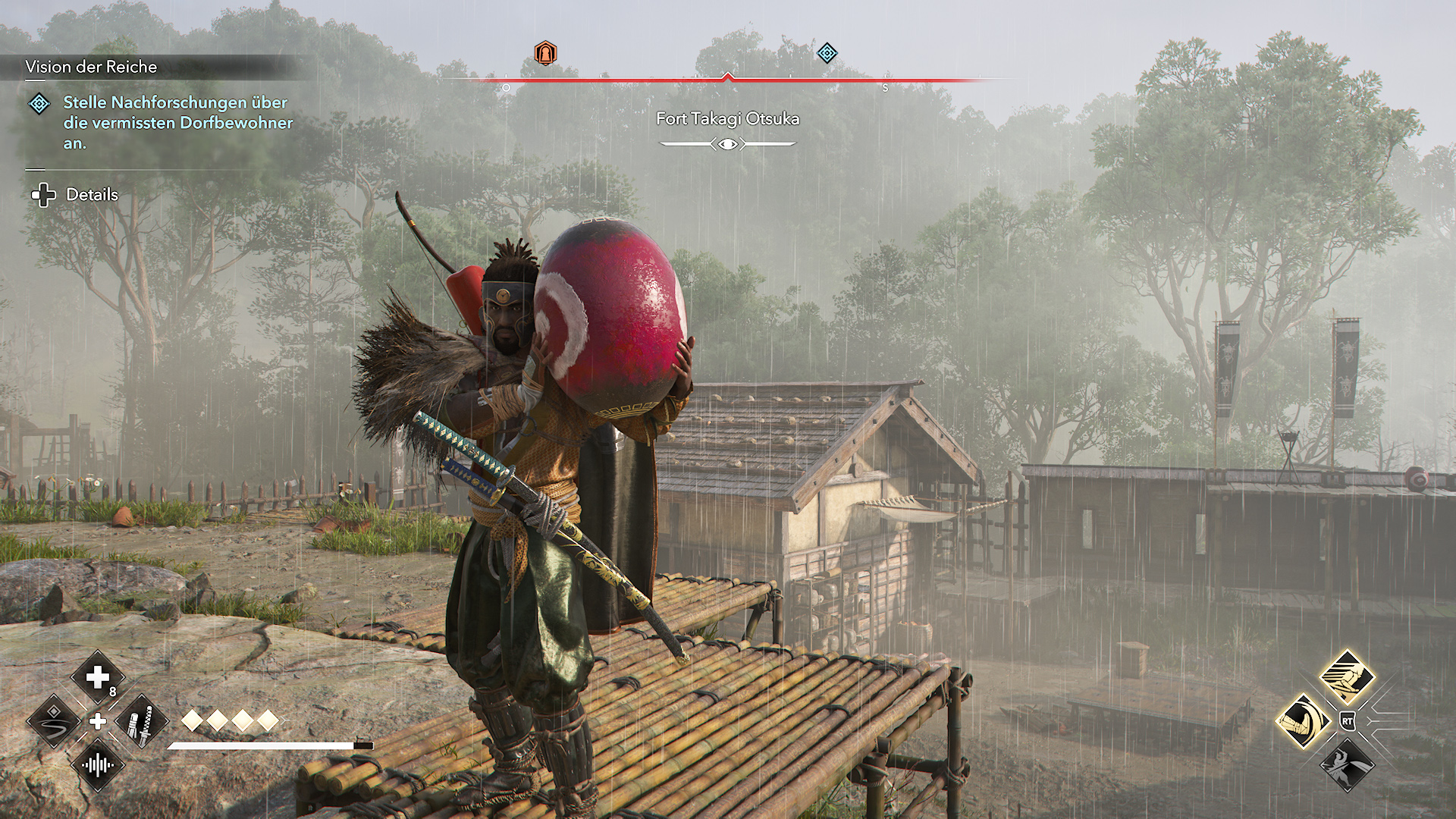Trigger the dodge roll ability icon
Image resolution: width=1456 pixels, height=819 pixels.
1303,720
